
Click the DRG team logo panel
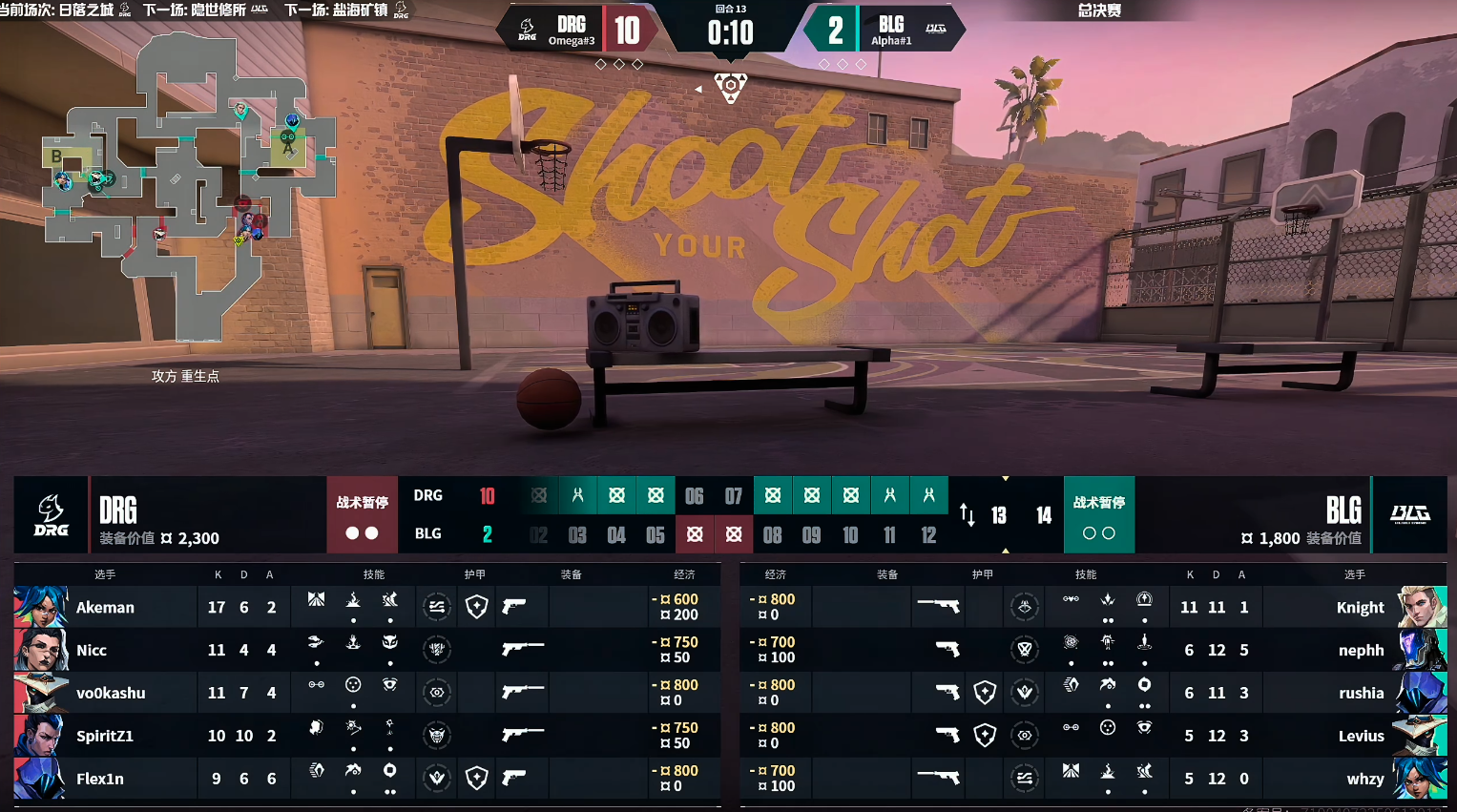[x=51, y=515]
